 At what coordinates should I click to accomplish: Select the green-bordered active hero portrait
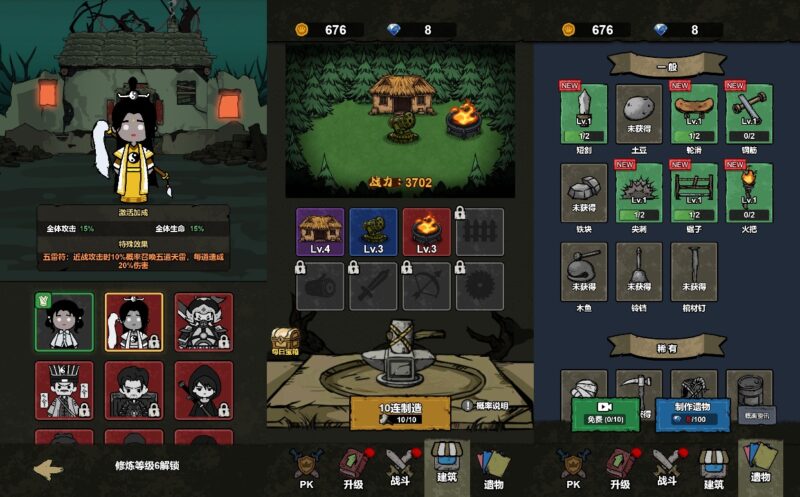click(64, 322)
